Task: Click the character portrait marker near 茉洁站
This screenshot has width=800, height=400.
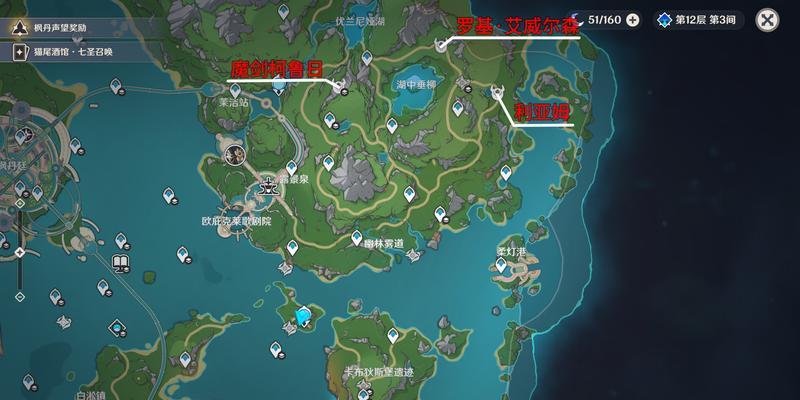Action: pyautogui.click(x=236, y=155)
